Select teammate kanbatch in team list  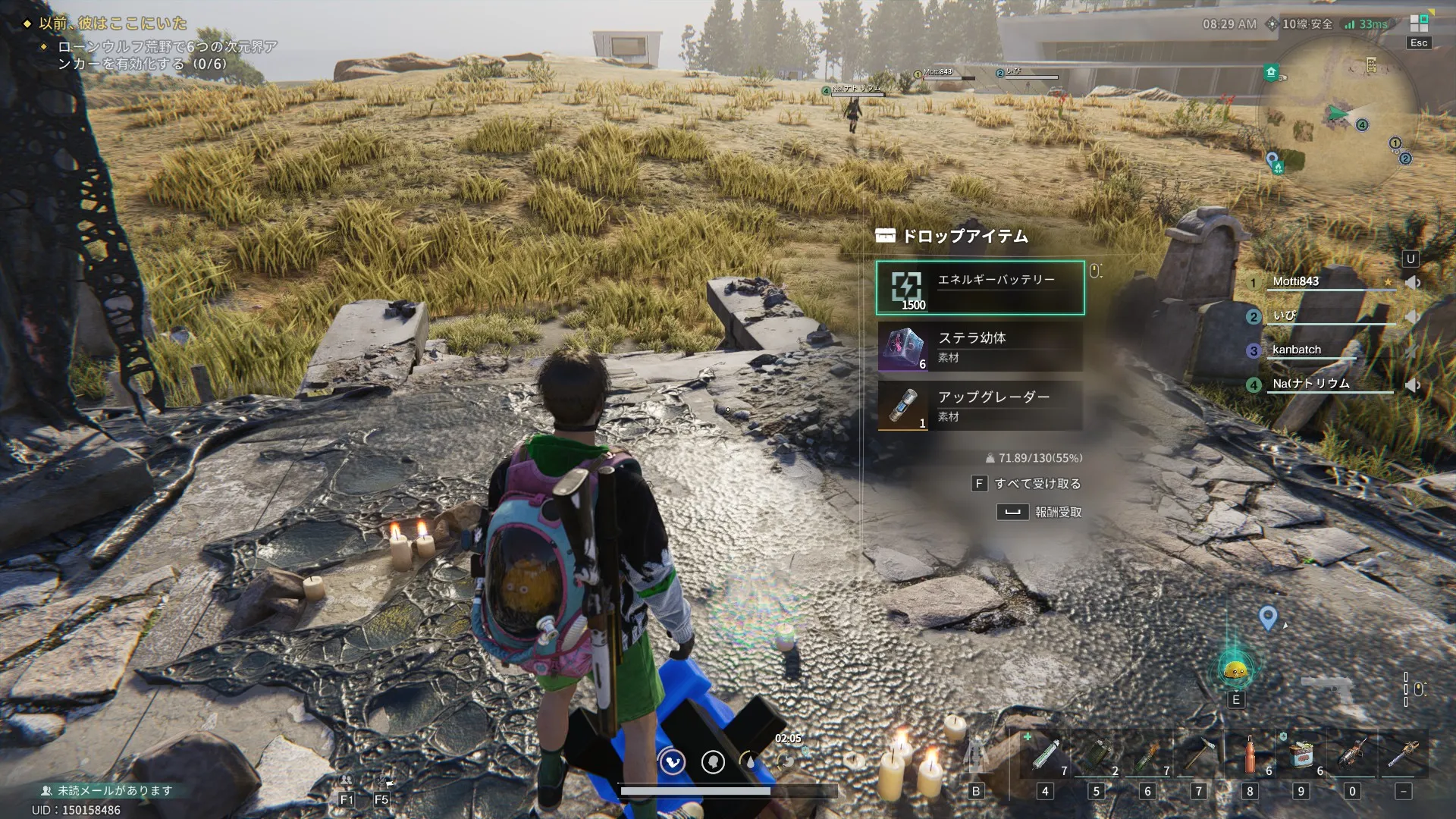(x=1296, y=350)
